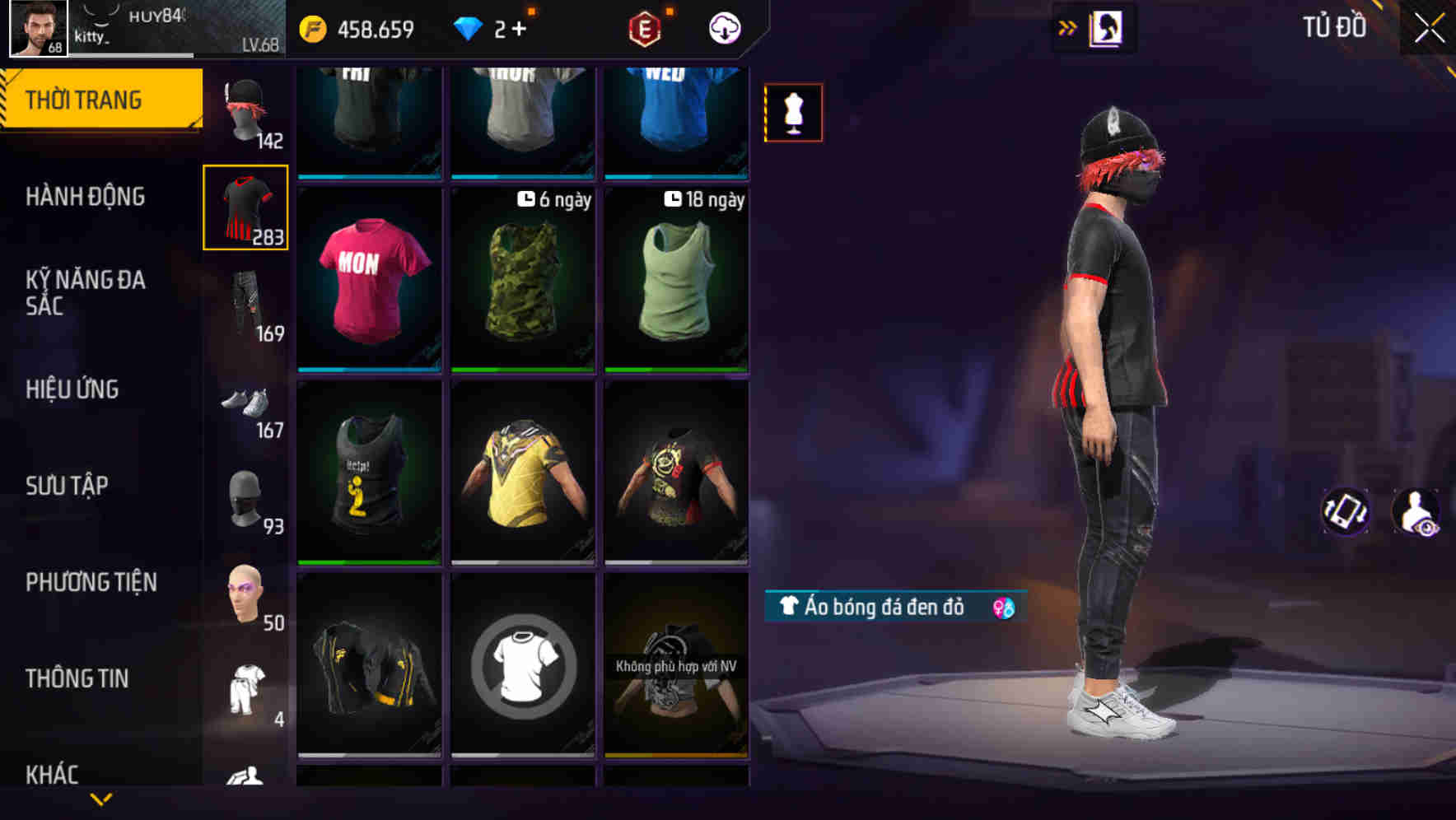Image resolution: width=1456 pixels, height=820 pixels.
Task: Expand the sidebar with the yellow down chevron
Action: [101, 800]
